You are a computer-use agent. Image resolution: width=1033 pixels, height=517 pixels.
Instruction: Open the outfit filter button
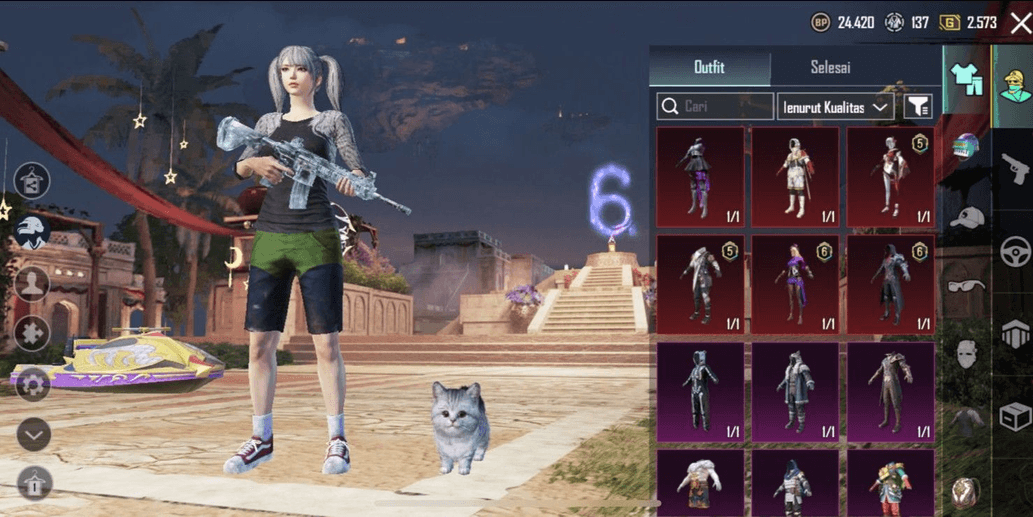(x=917, y=107)
